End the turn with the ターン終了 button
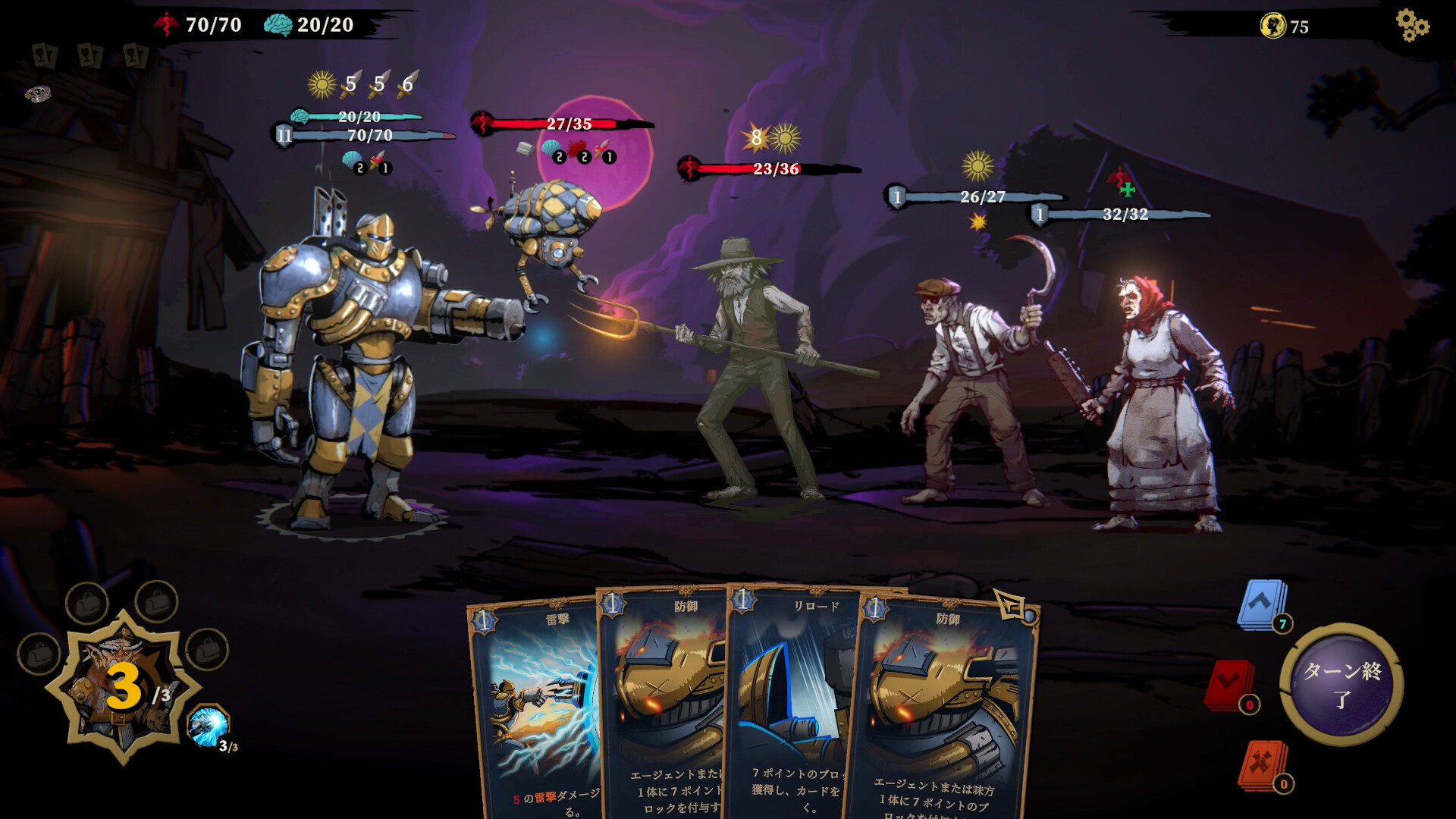Viewport: 1456px width, 819px height. pyautogui.click(x=1341, y=685)
